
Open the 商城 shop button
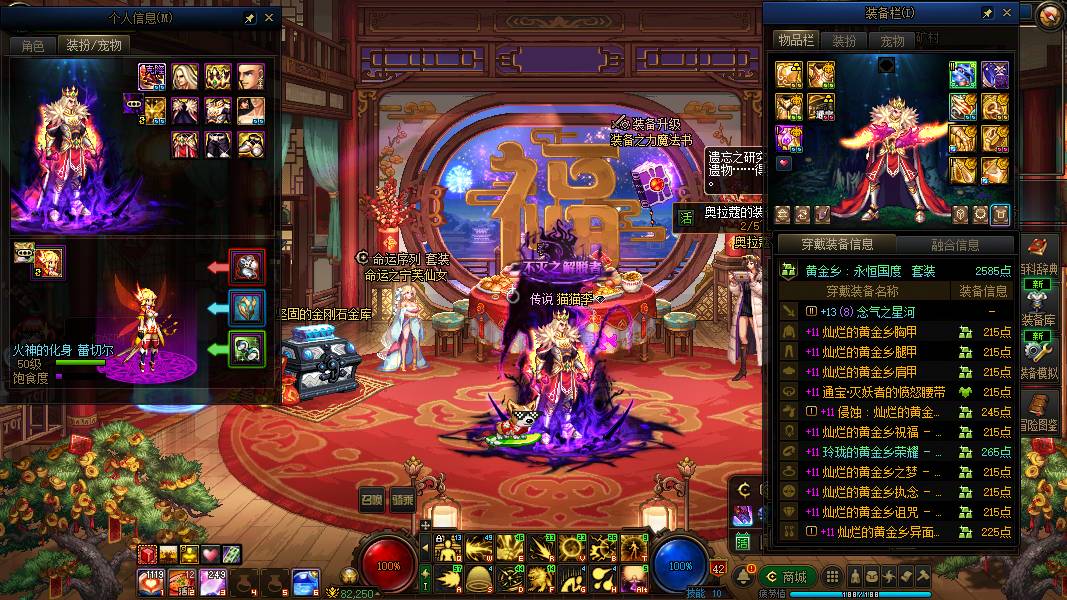point(788,577)
